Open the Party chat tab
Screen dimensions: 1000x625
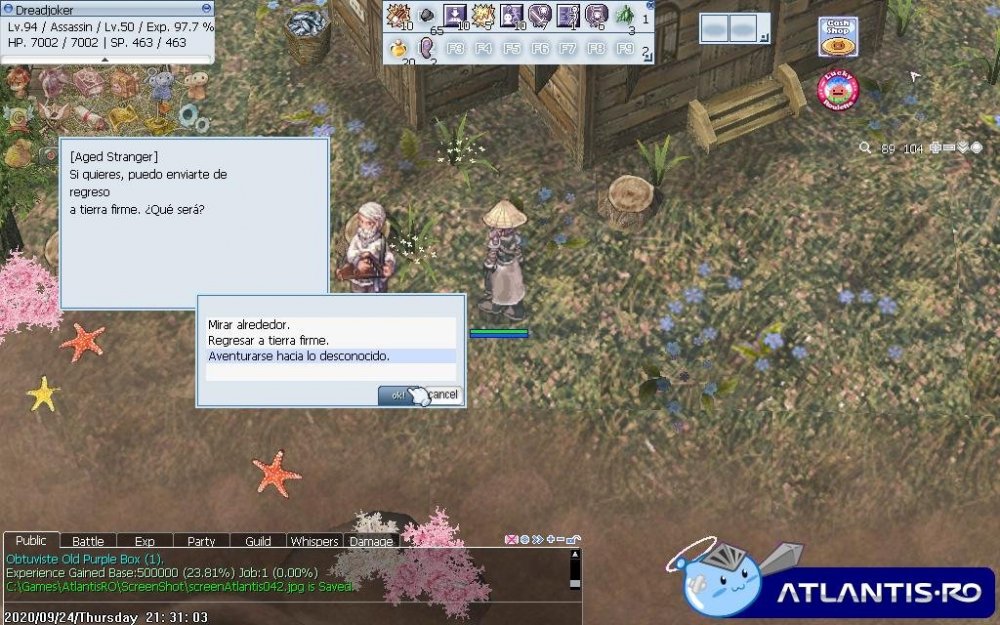click(201, 541)
